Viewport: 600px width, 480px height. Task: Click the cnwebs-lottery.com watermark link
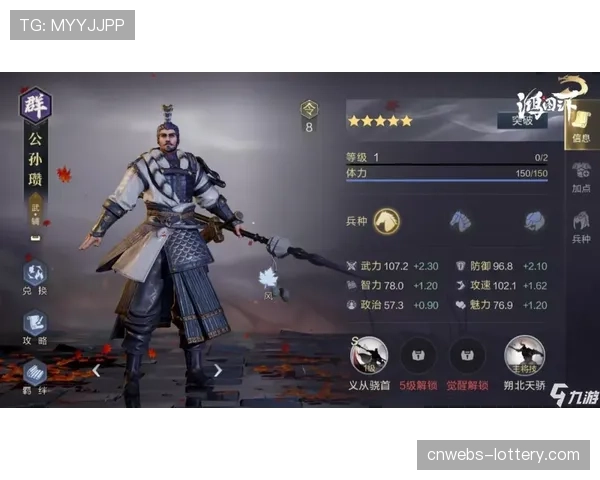(x=503, y=455)
